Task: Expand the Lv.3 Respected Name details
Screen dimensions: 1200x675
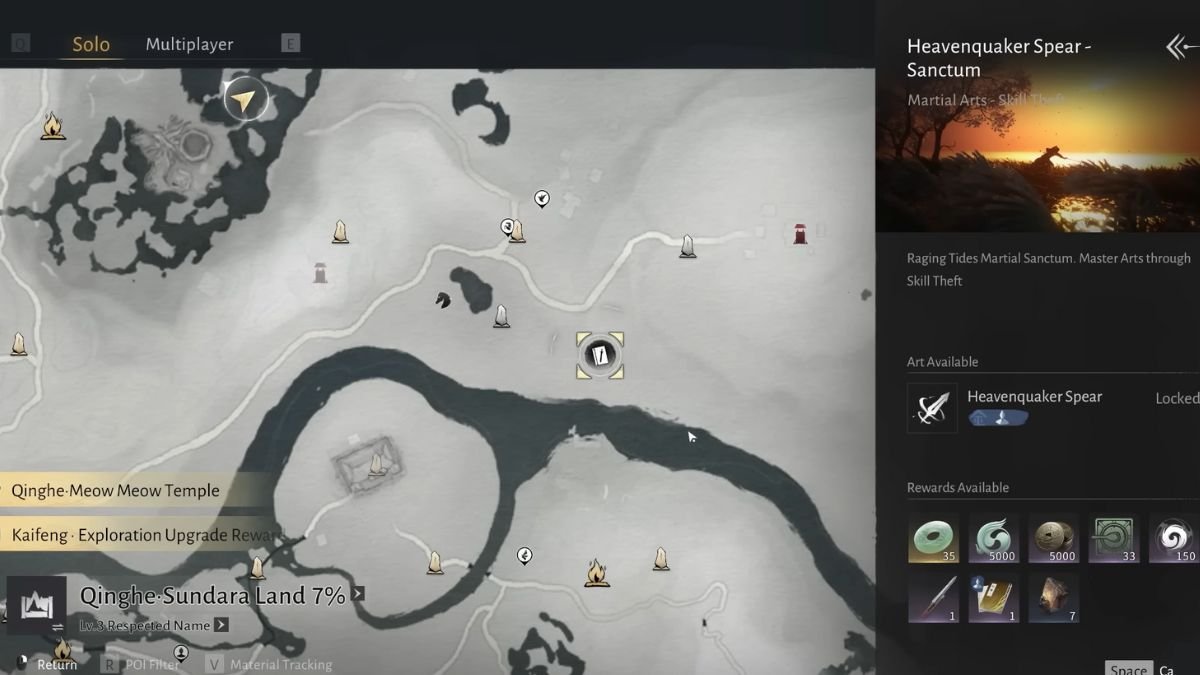Action: click(x=222, y=625)
